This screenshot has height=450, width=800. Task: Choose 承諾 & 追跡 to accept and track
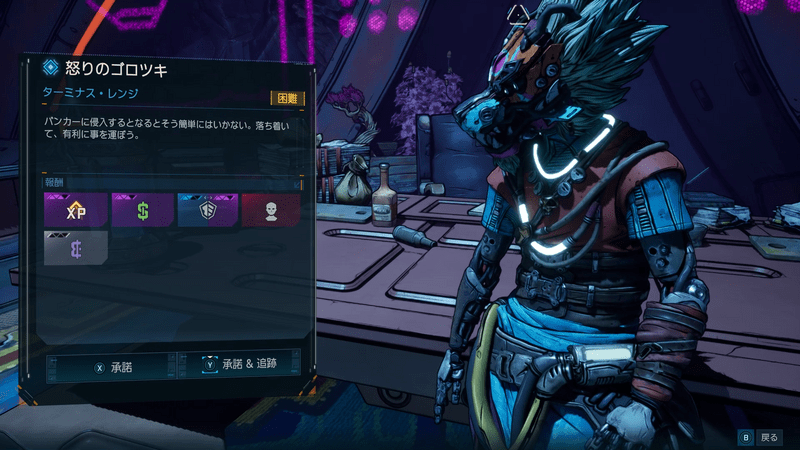click(236, 366)
